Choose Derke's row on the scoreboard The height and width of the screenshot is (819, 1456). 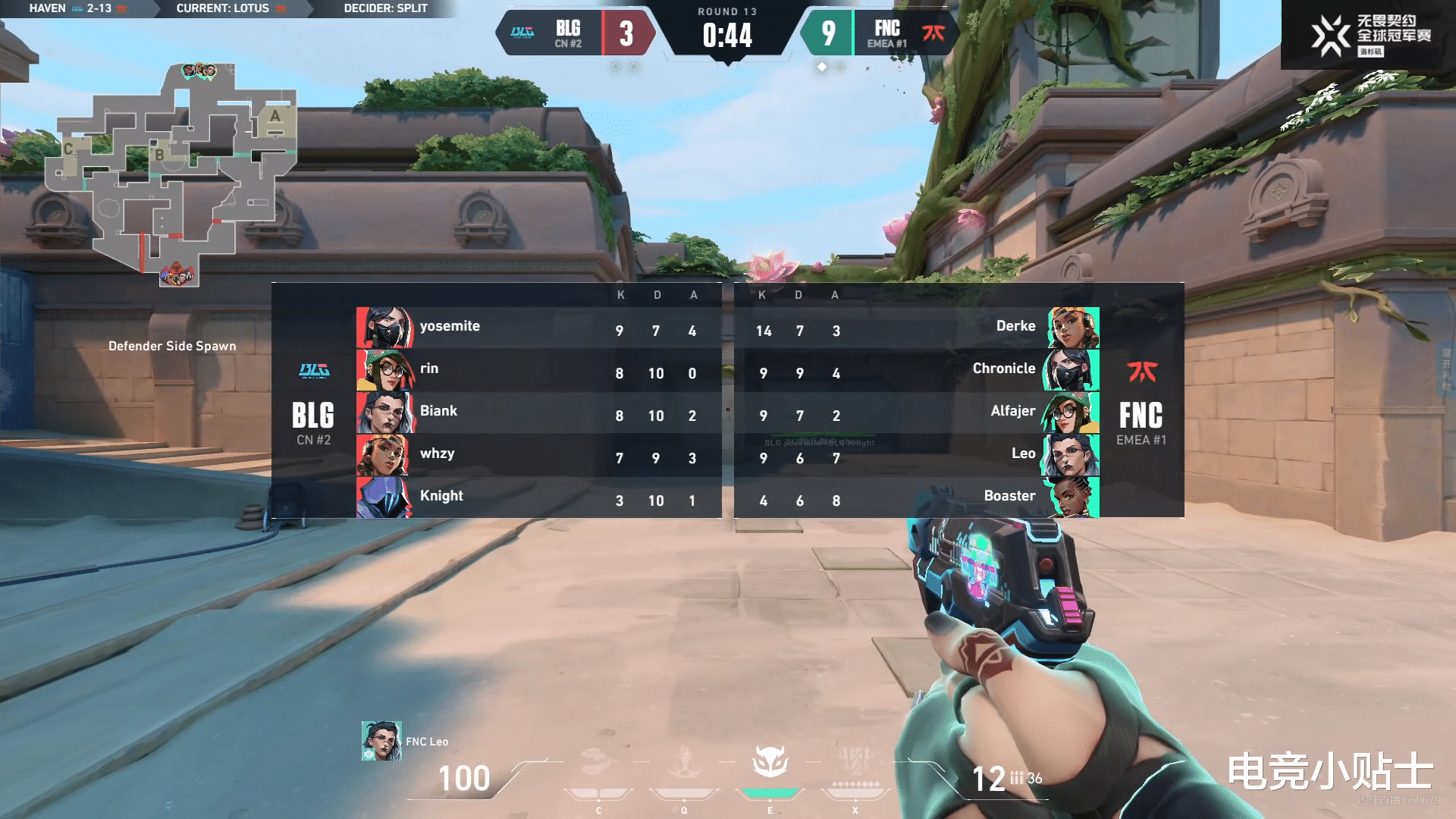coord(918,328)
